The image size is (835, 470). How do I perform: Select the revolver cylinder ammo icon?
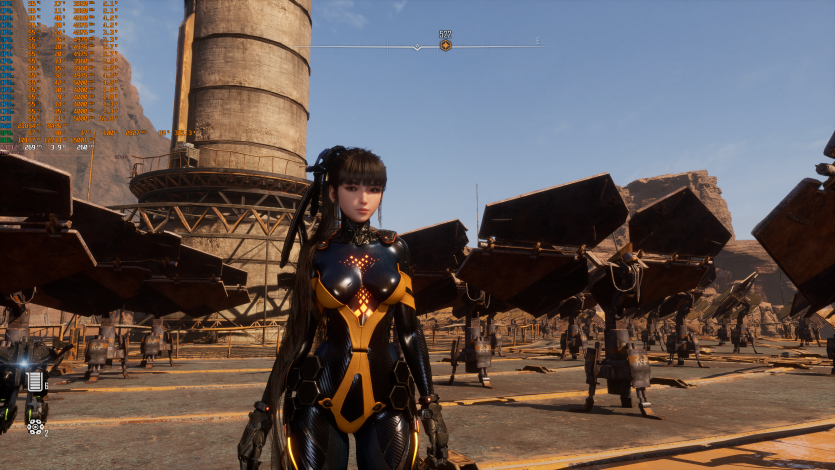click(x=35, y=426)
